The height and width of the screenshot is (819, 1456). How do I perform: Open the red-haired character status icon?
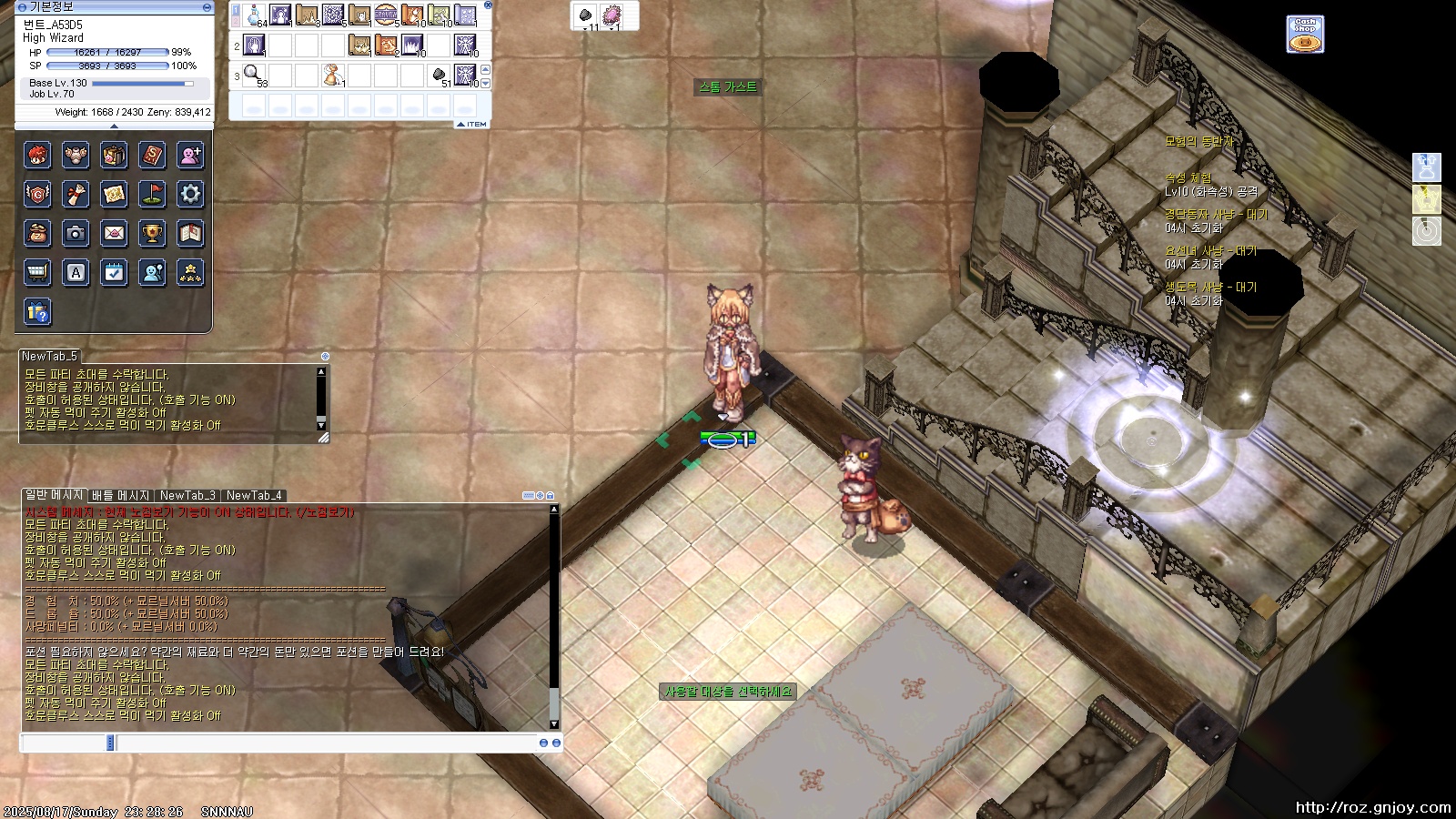point(37,156)
